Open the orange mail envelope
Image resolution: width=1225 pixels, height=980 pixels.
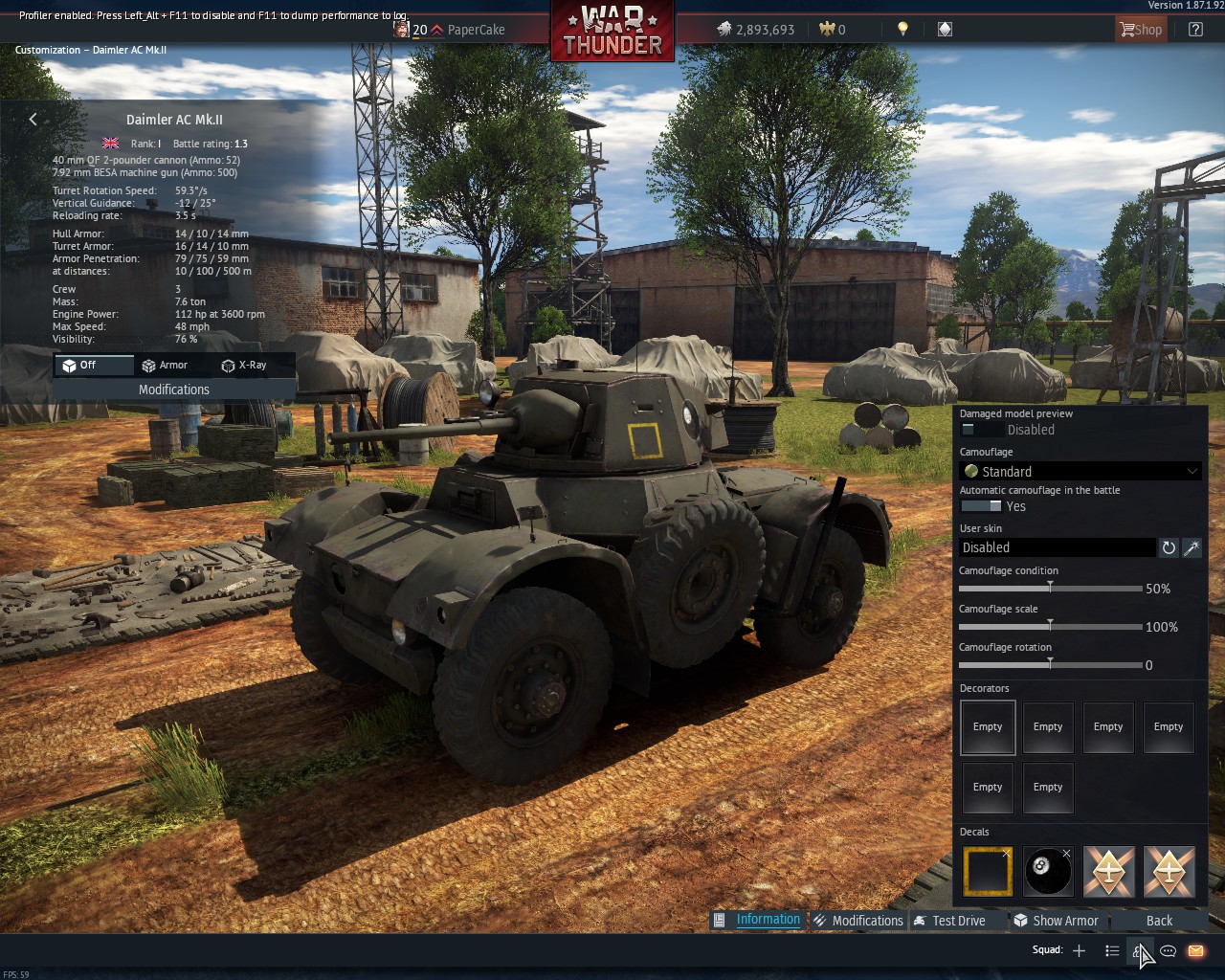[1195, 950]
